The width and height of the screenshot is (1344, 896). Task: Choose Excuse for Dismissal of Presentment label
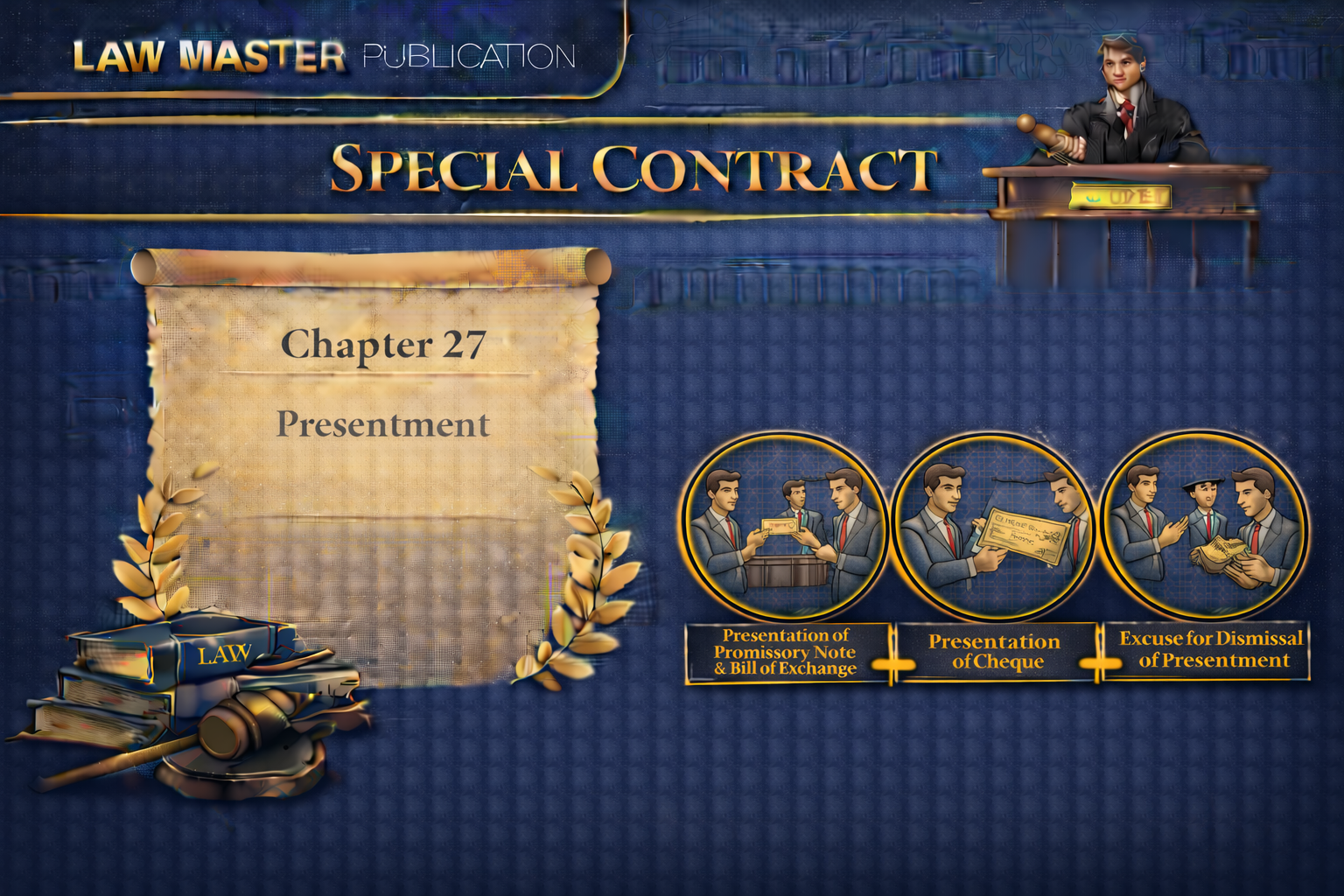1211,650
